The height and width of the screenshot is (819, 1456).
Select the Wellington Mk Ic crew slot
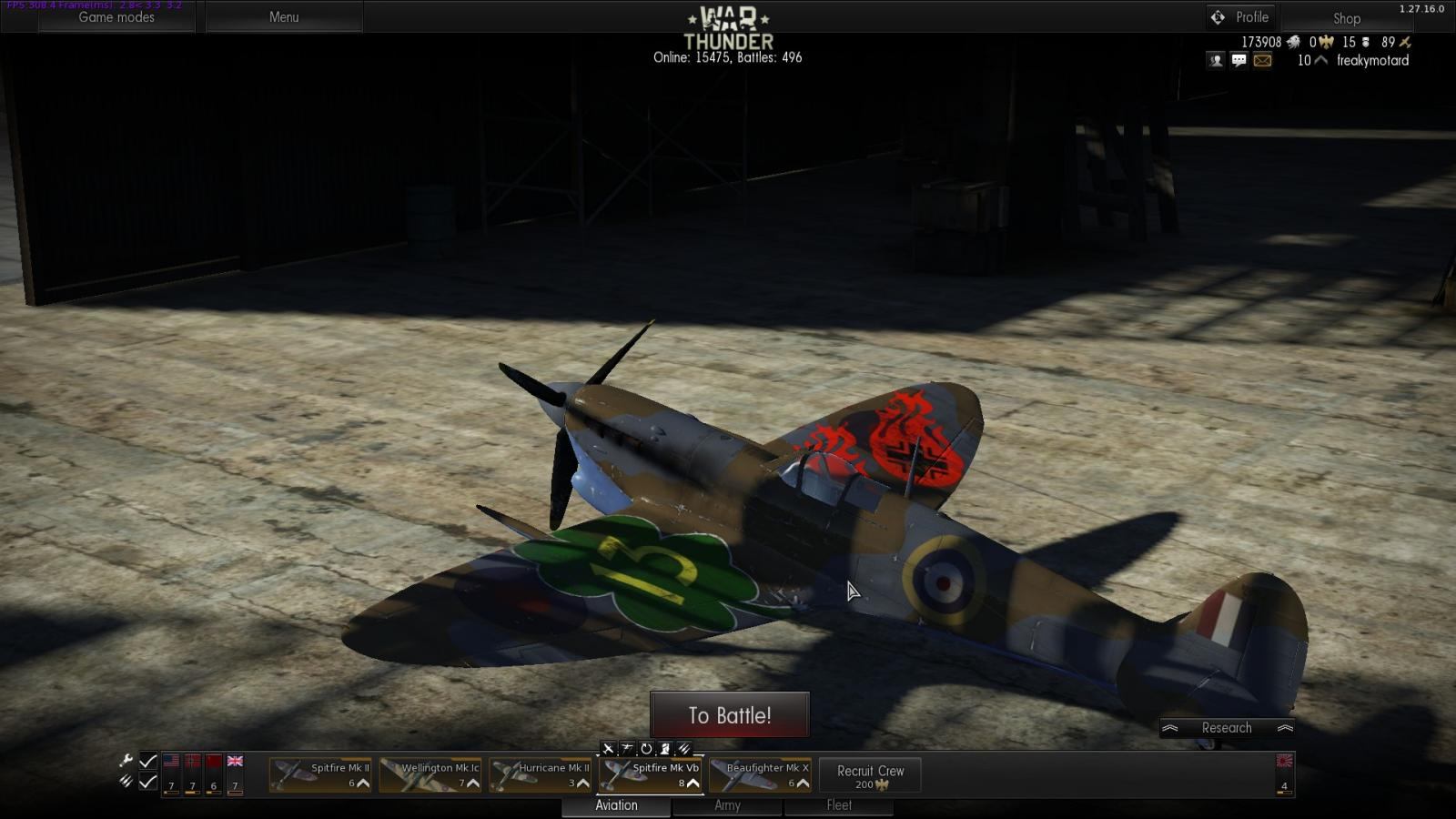(x=430, y=774)
